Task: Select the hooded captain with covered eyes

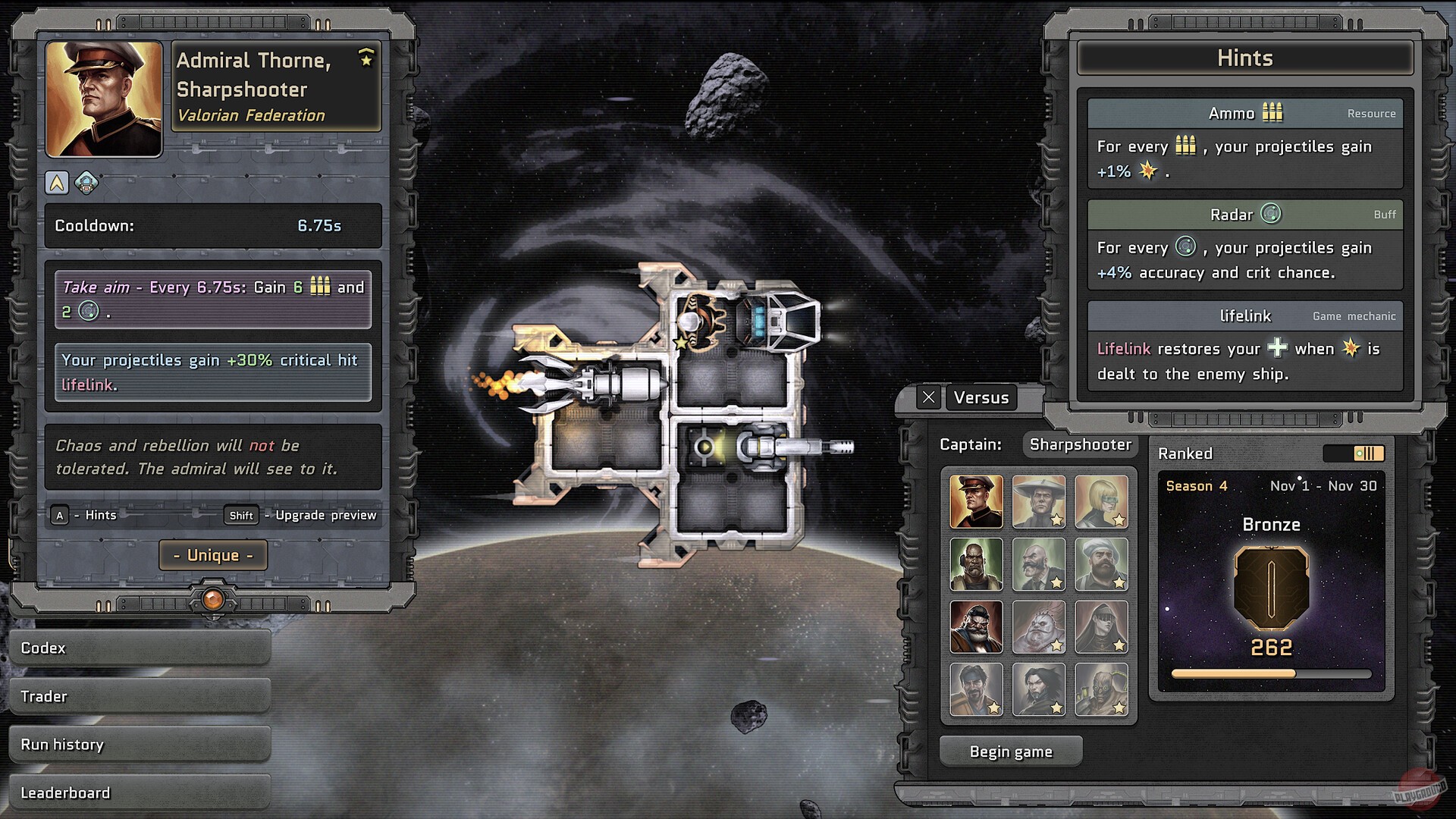Action: 1101,627
